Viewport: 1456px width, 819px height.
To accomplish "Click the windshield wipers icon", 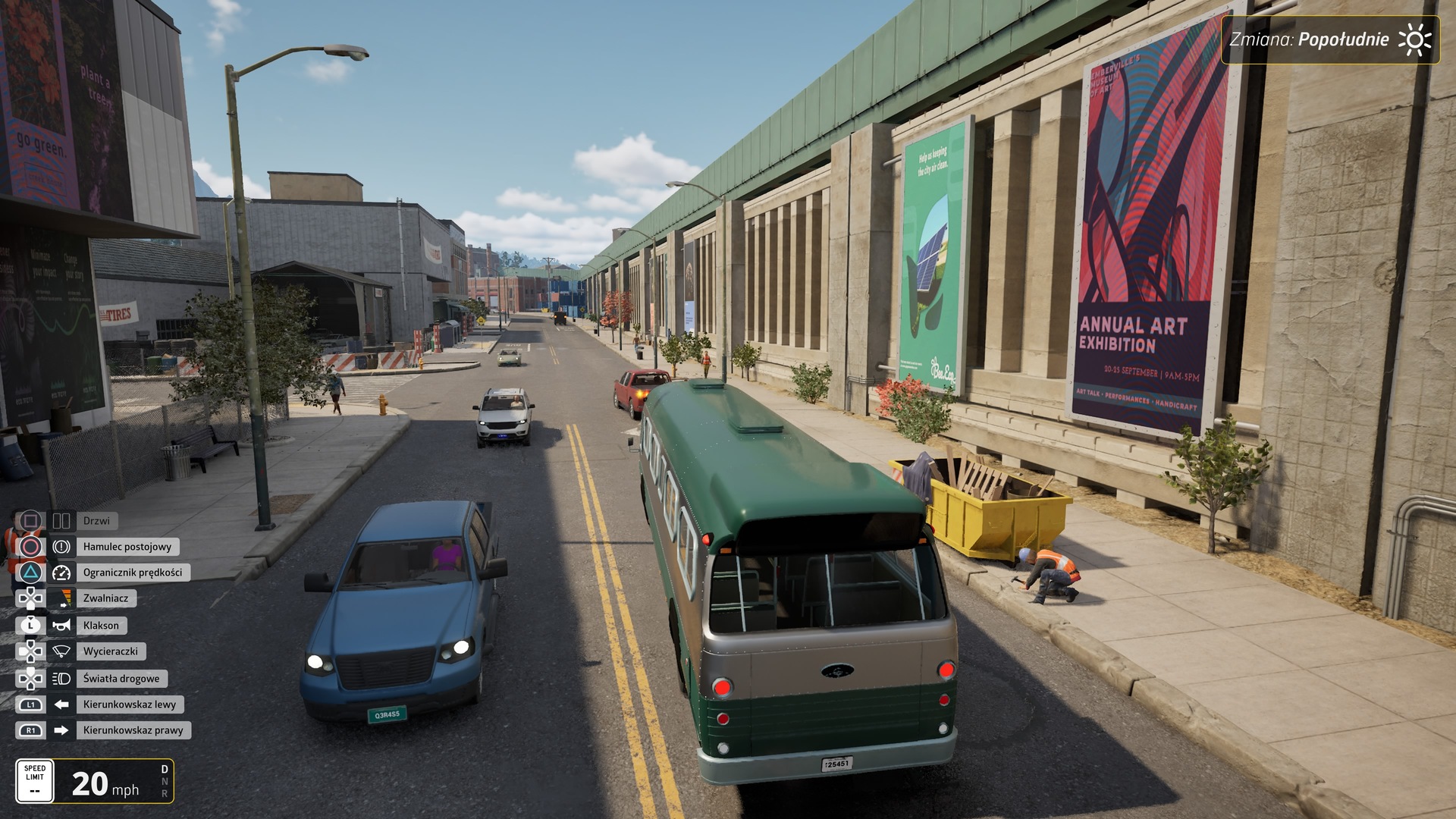I will click(61, 651).
